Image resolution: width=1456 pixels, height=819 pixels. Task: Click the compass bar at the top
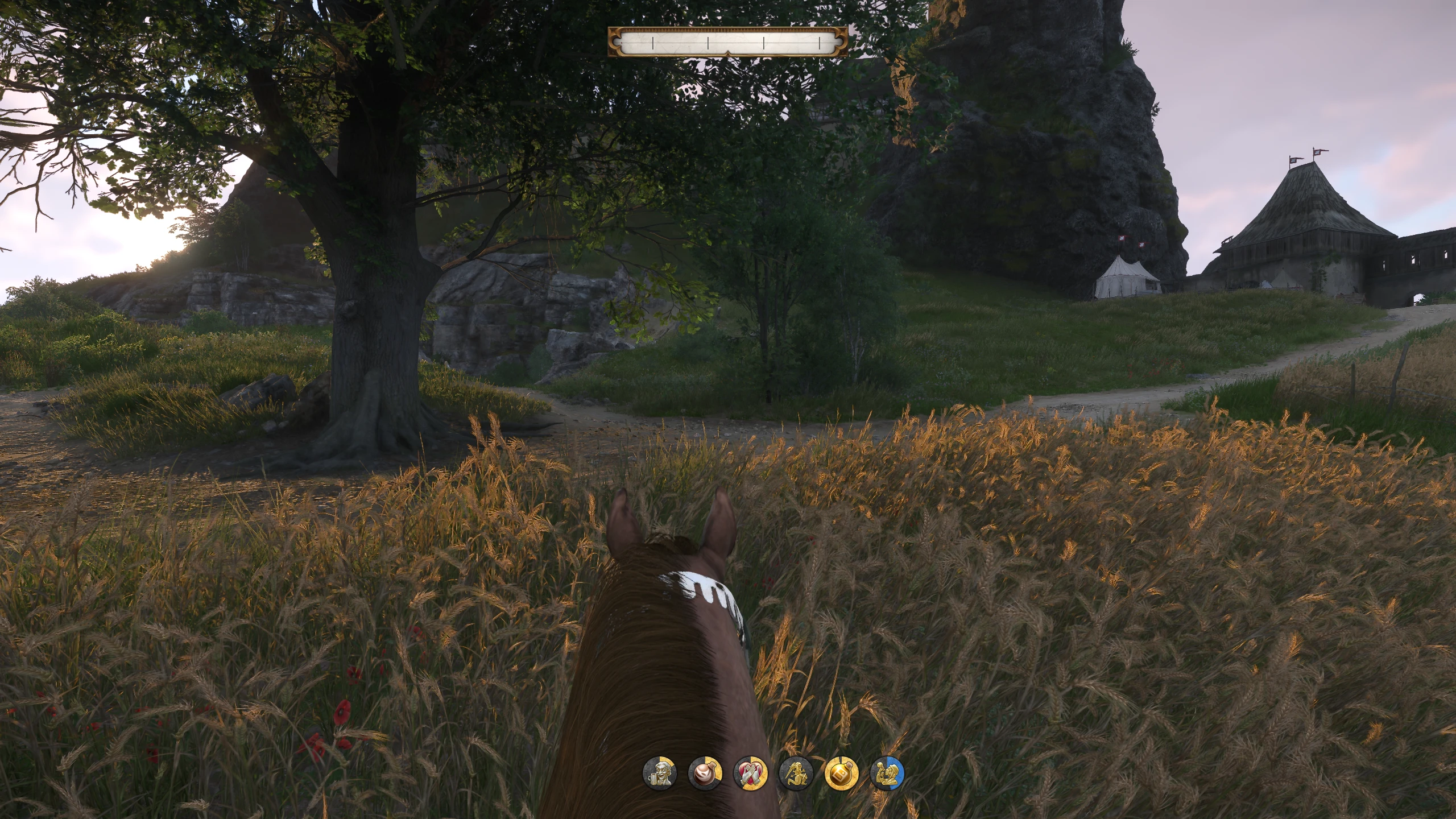click(727, 42)
